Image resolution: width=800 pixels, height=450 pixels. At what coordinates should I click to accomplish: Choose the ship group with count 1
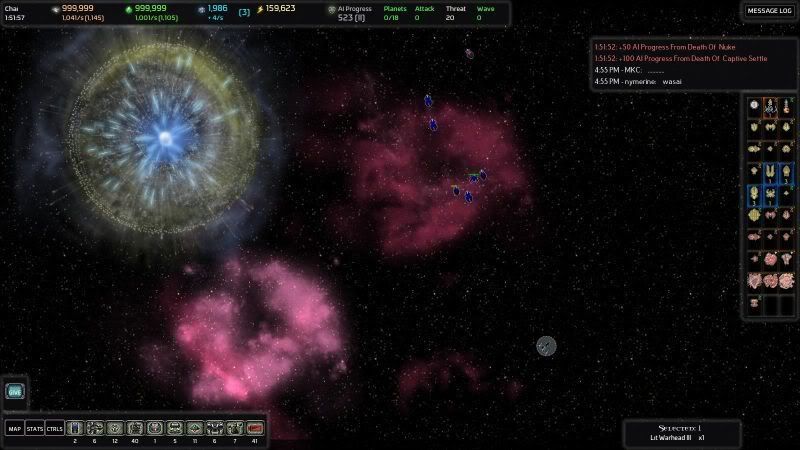[155, 428]
